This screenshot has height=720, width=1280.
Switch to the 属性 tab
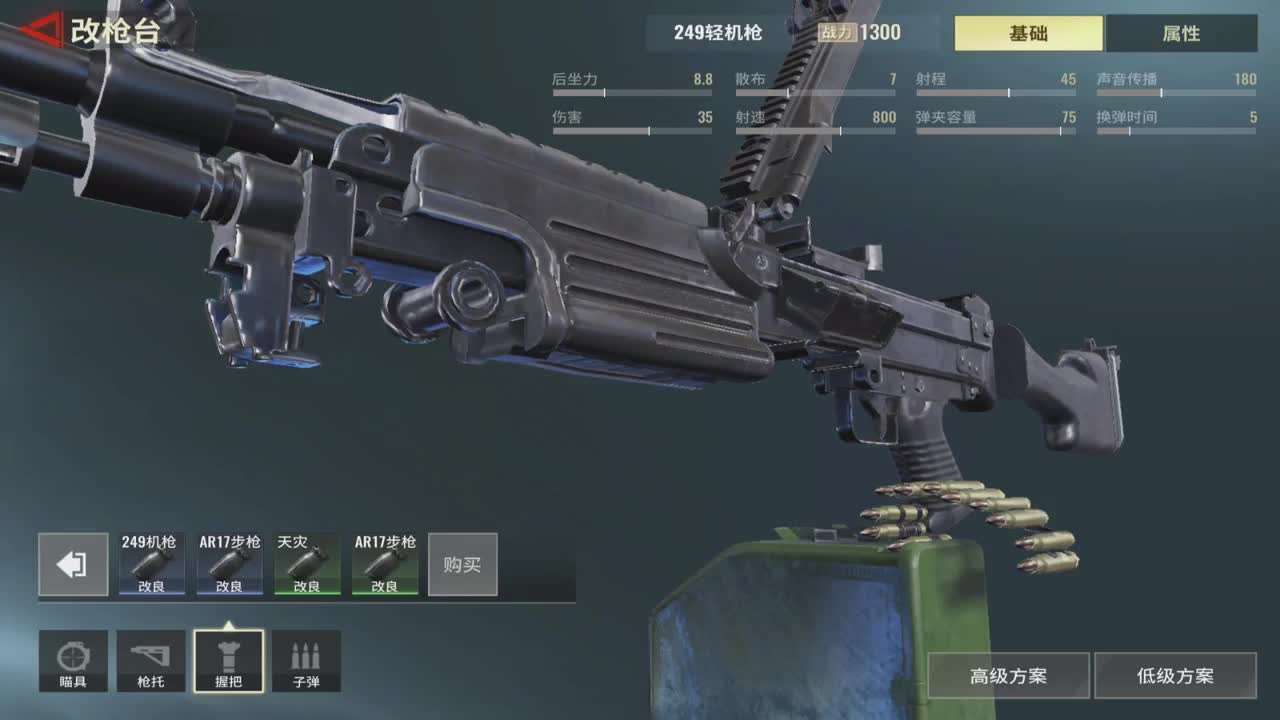point(1180,33)
